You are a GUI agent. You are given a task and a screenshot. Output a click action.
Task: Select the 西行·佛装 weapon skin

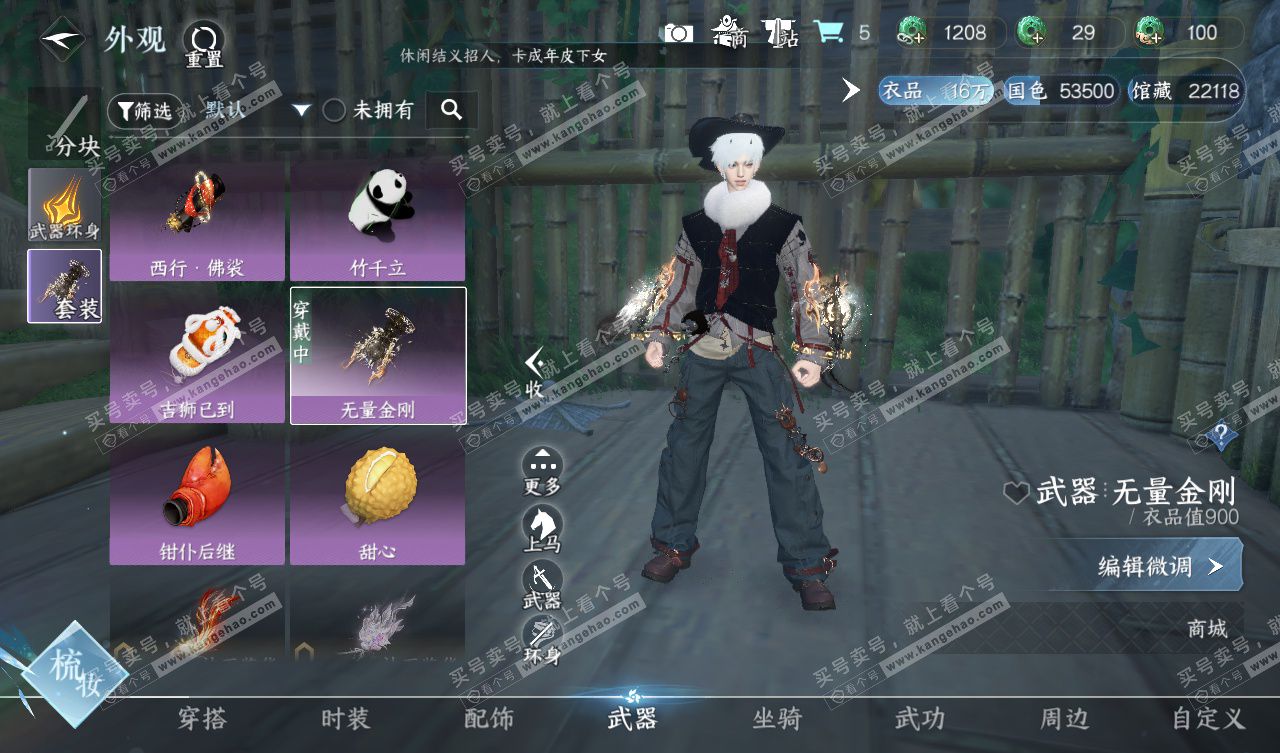coord(198,217)
